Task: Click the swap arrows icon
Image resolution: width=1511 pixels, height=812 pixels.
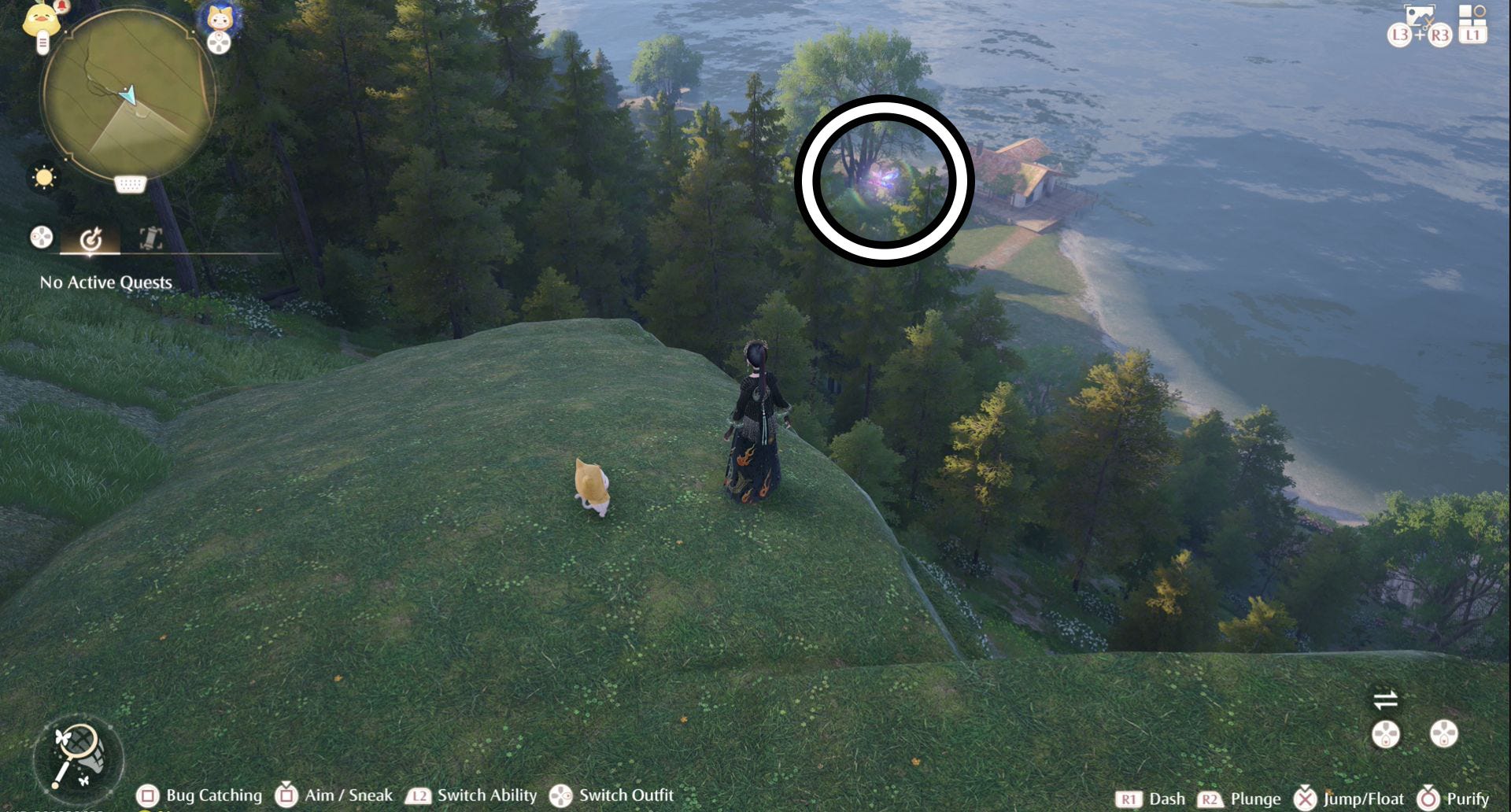Action: point(1385,699)
